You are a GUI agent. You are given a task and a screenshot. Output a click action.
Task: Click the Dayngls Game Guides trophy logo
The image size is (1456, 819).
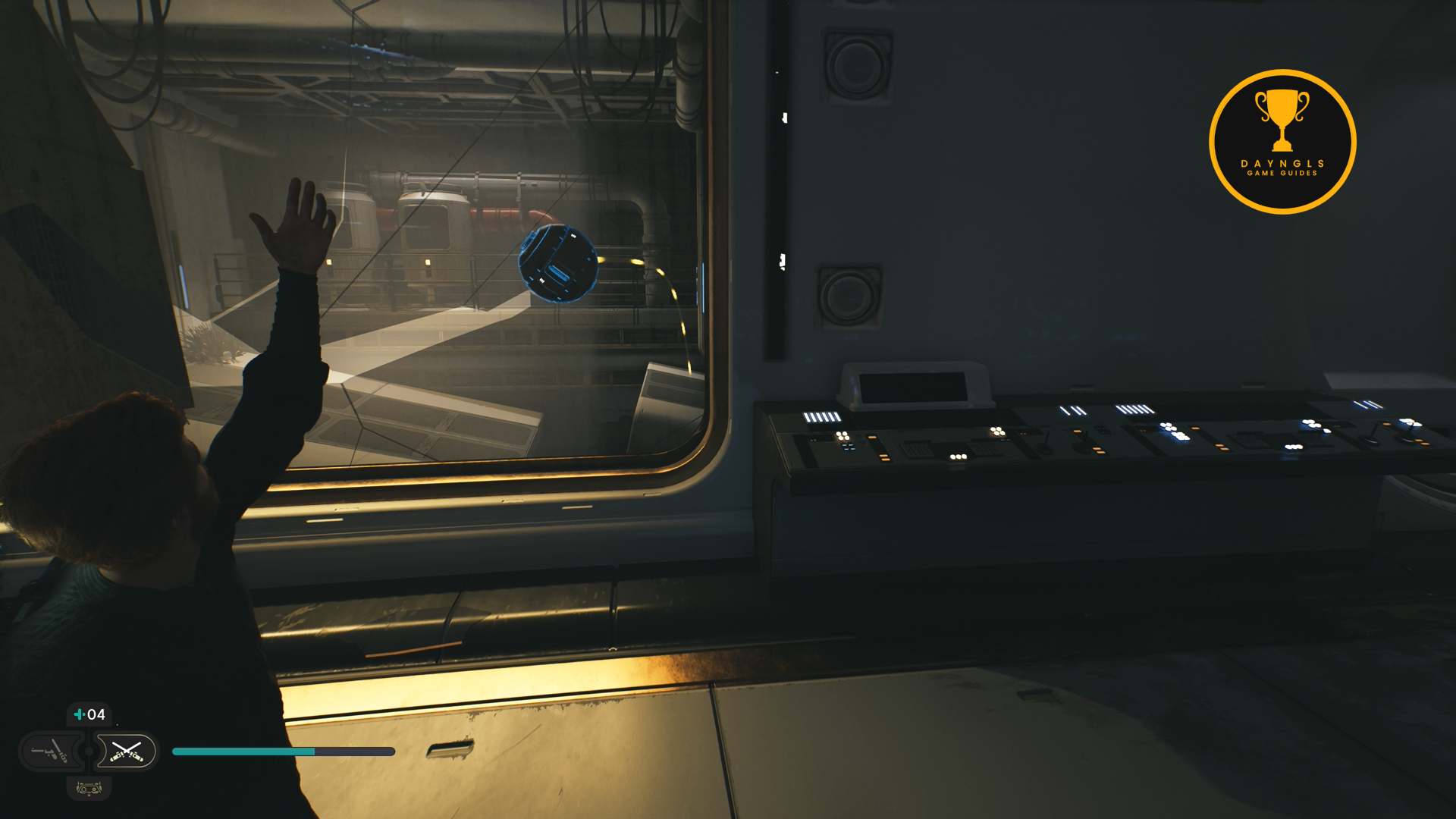tap(1282, 142)
